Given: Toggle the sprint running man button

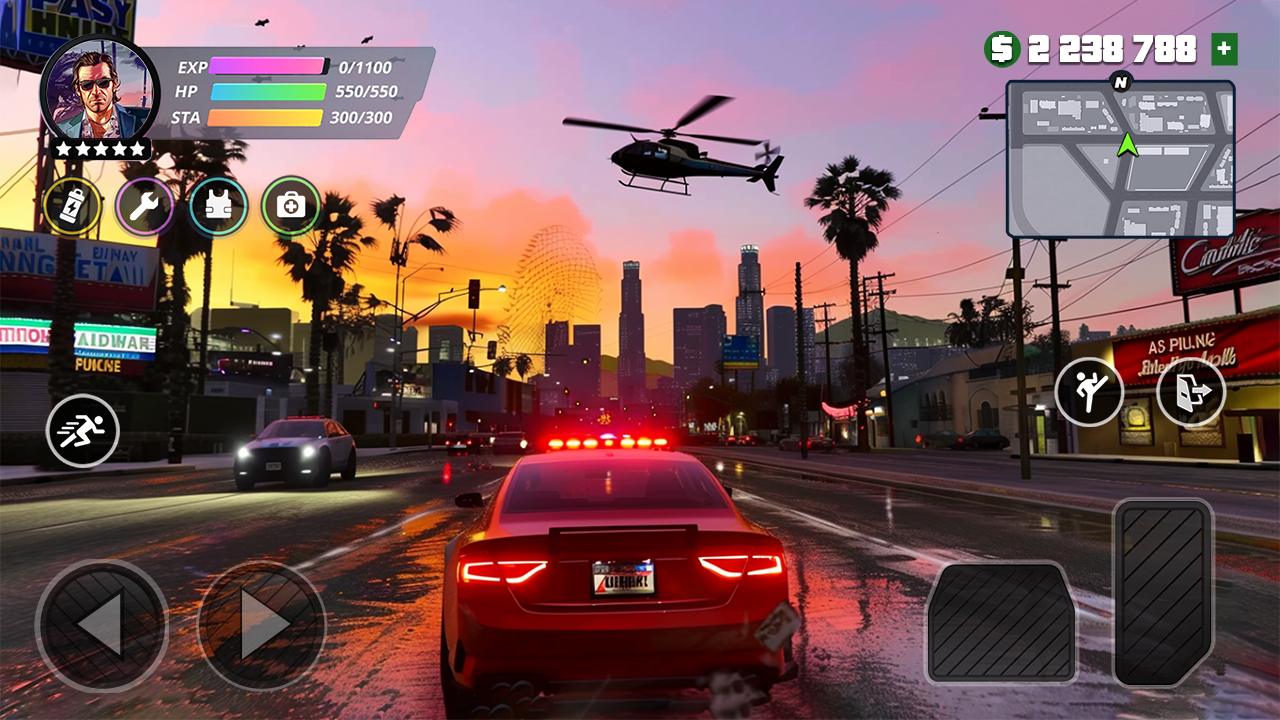Looking at the screenshot, I should tap(83, 431).
